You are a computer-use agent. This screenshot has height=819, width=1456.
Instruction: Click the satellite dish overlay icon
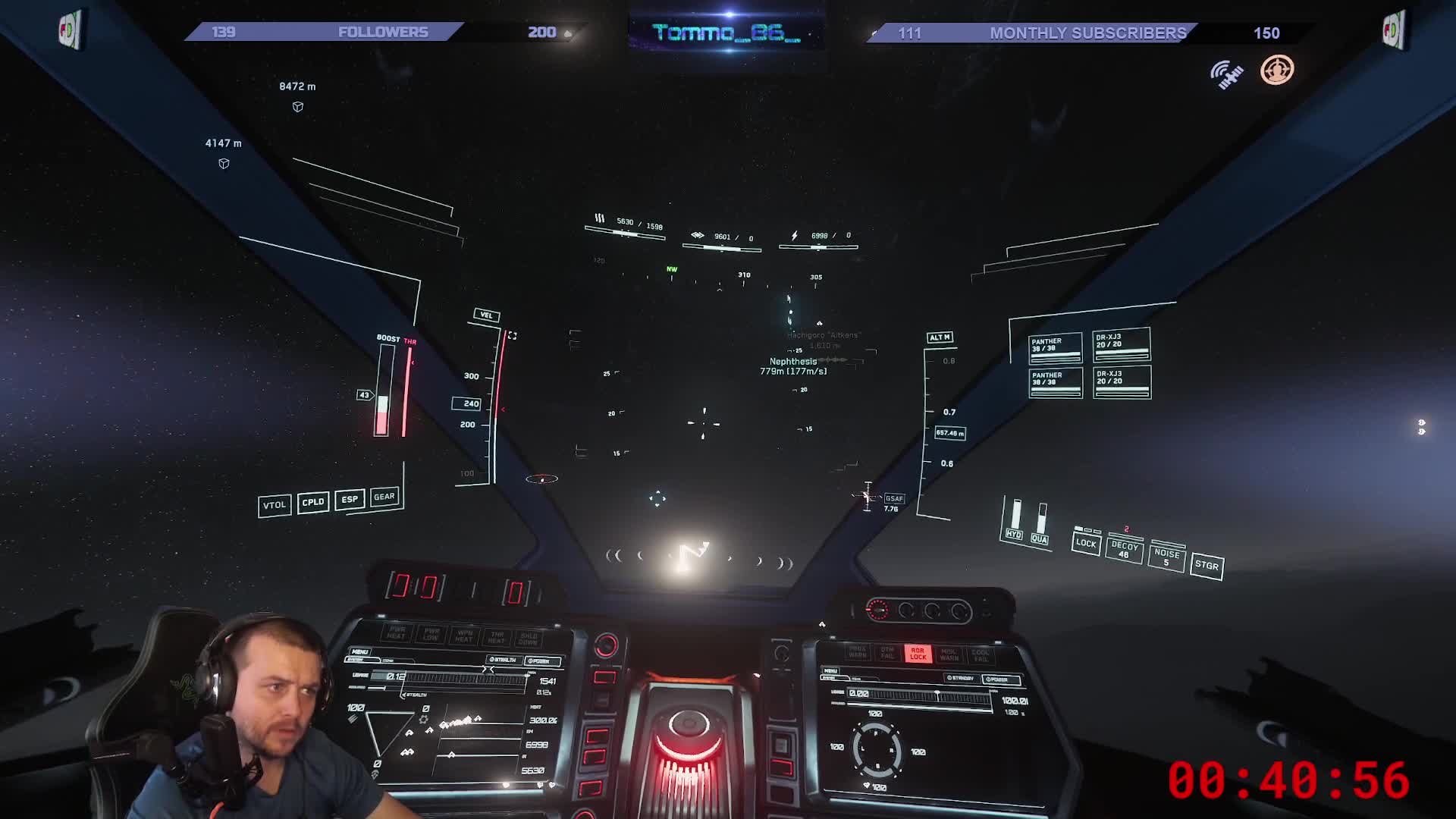tap(1226, 74)
